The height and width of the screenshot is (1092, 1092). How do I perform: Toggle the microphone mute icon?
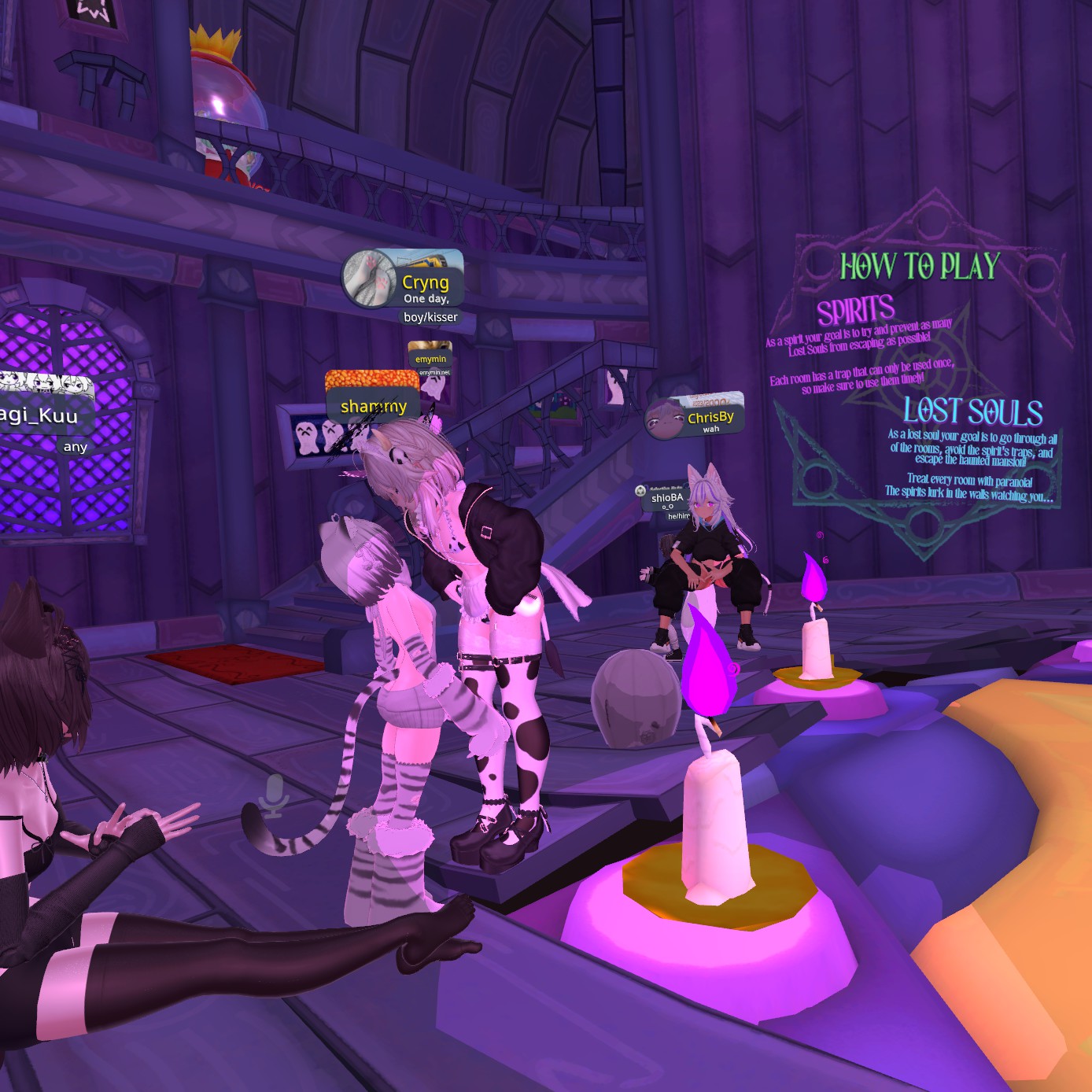tap(273, 796)
